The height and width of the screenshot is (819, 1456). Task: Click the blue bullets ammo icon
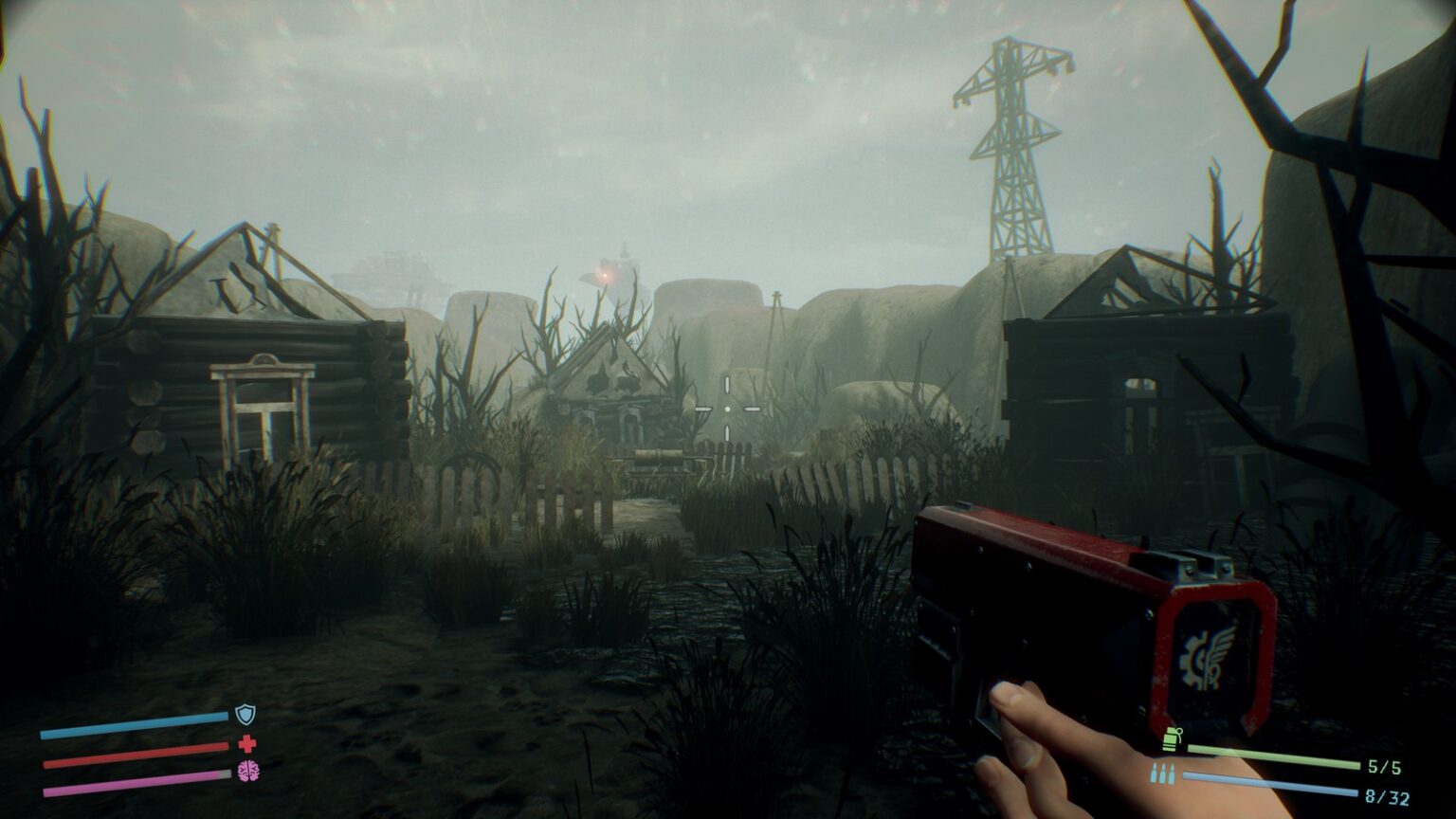point(1162,773)
